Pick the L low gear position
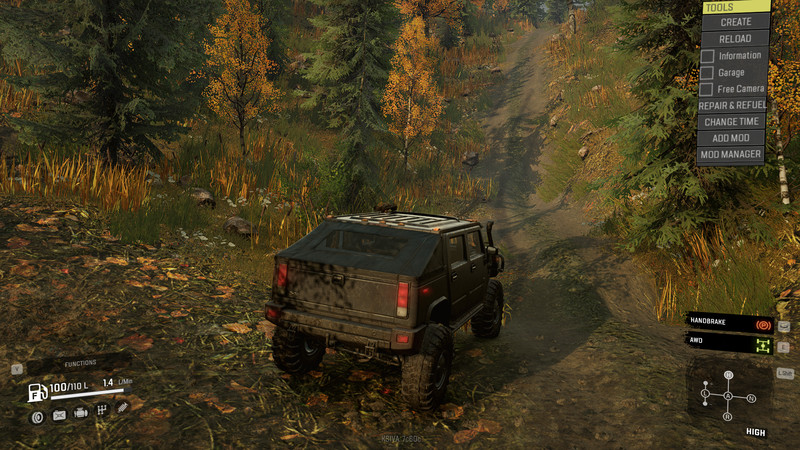The height and width of the screenshot is (450, 800). (x=706, y=393)
